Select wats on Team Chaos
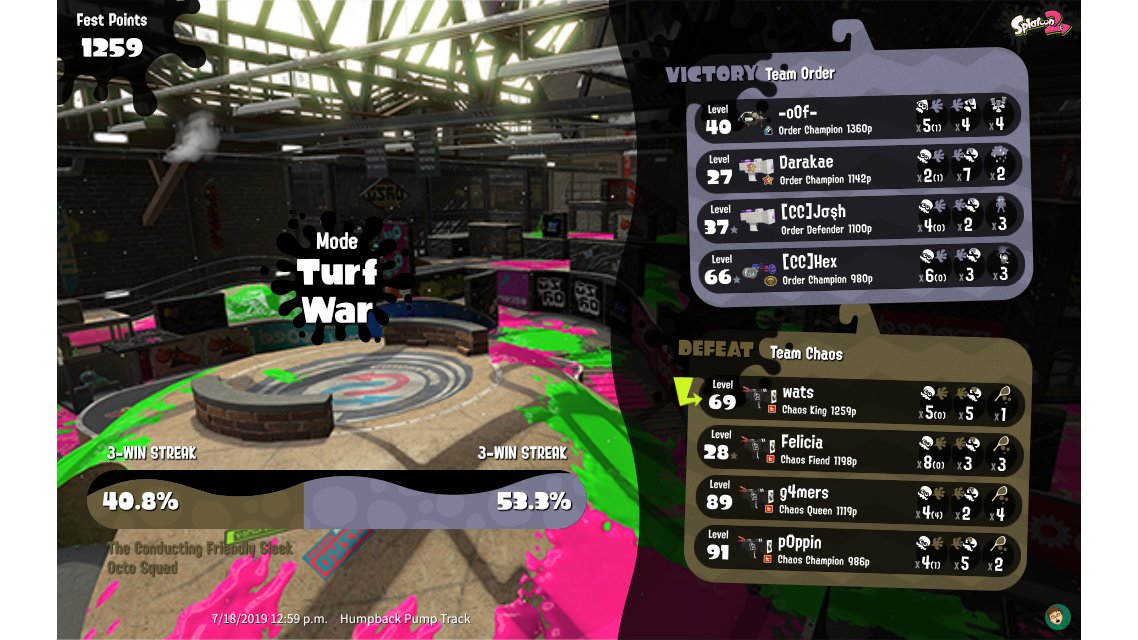The image size is (1138, 640). (x=860, y=399)
